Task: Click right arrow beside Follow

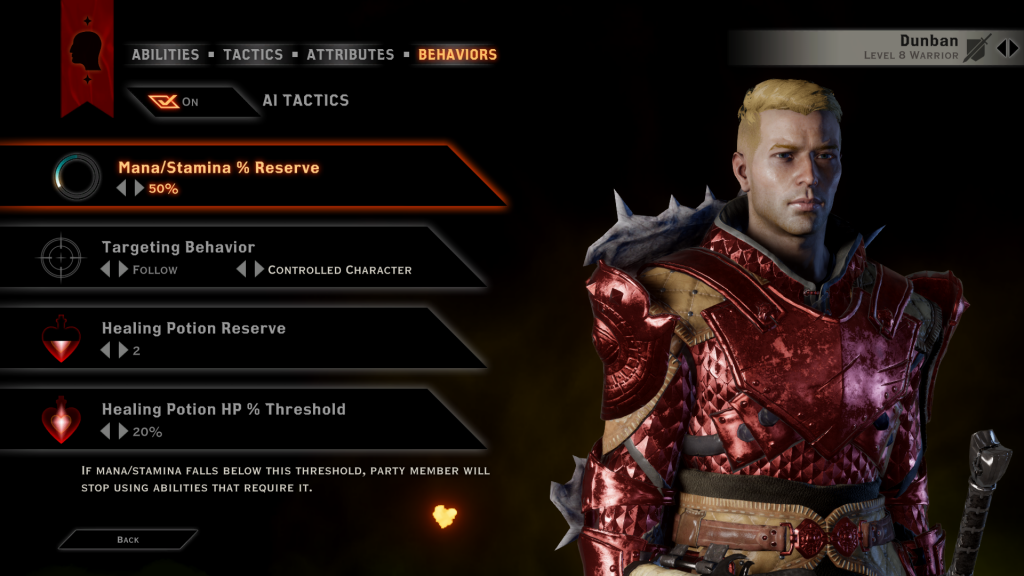Action: [x=123, y=269]
